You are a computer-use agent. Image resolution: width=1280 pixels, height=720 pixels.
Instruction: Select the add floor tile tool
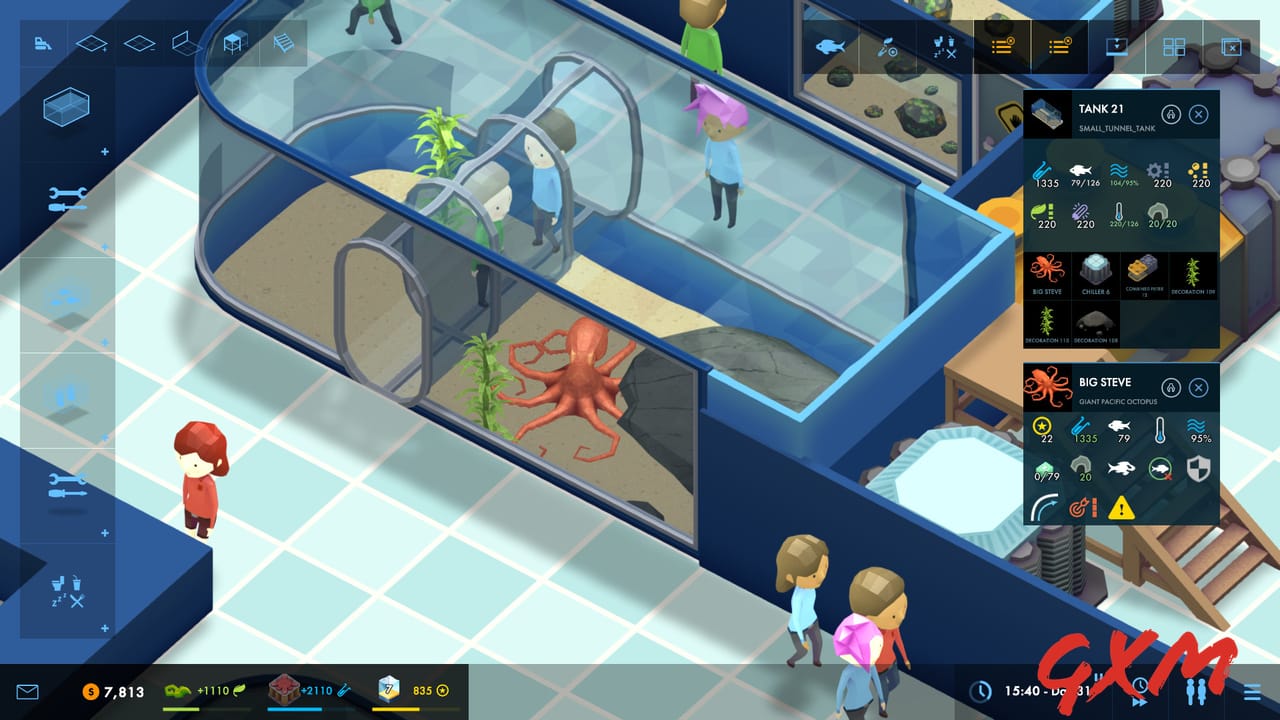pyautogui.click(x=90, y=43)
